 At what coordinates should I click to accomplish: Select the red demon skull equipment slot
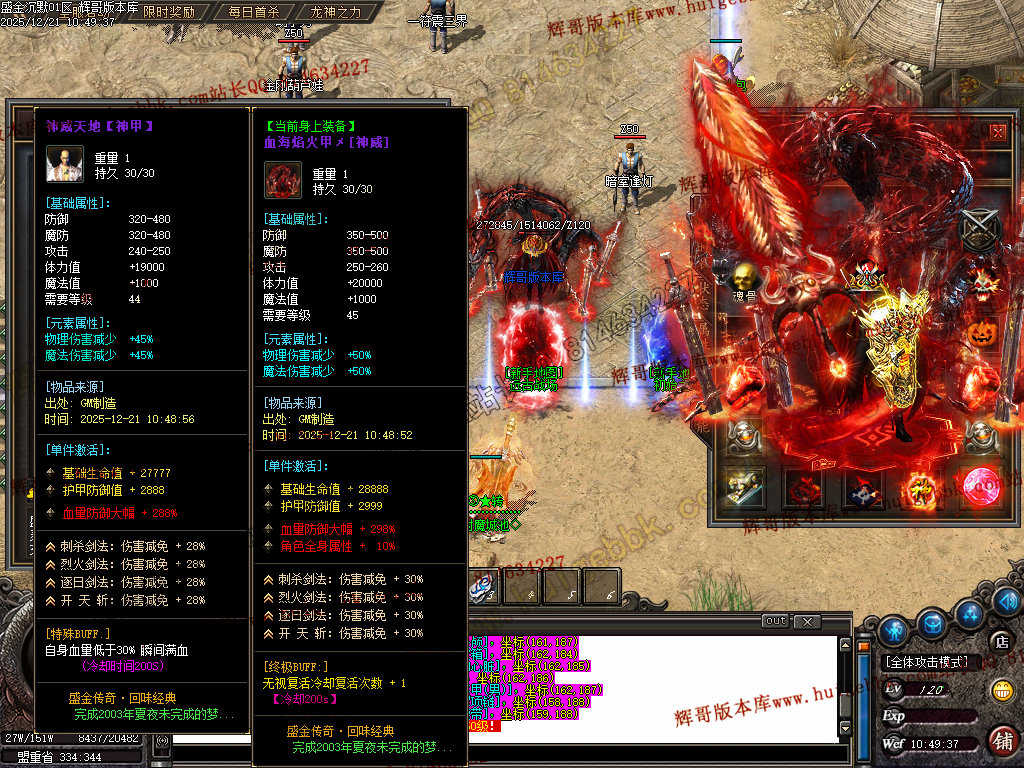coord(982,282)
